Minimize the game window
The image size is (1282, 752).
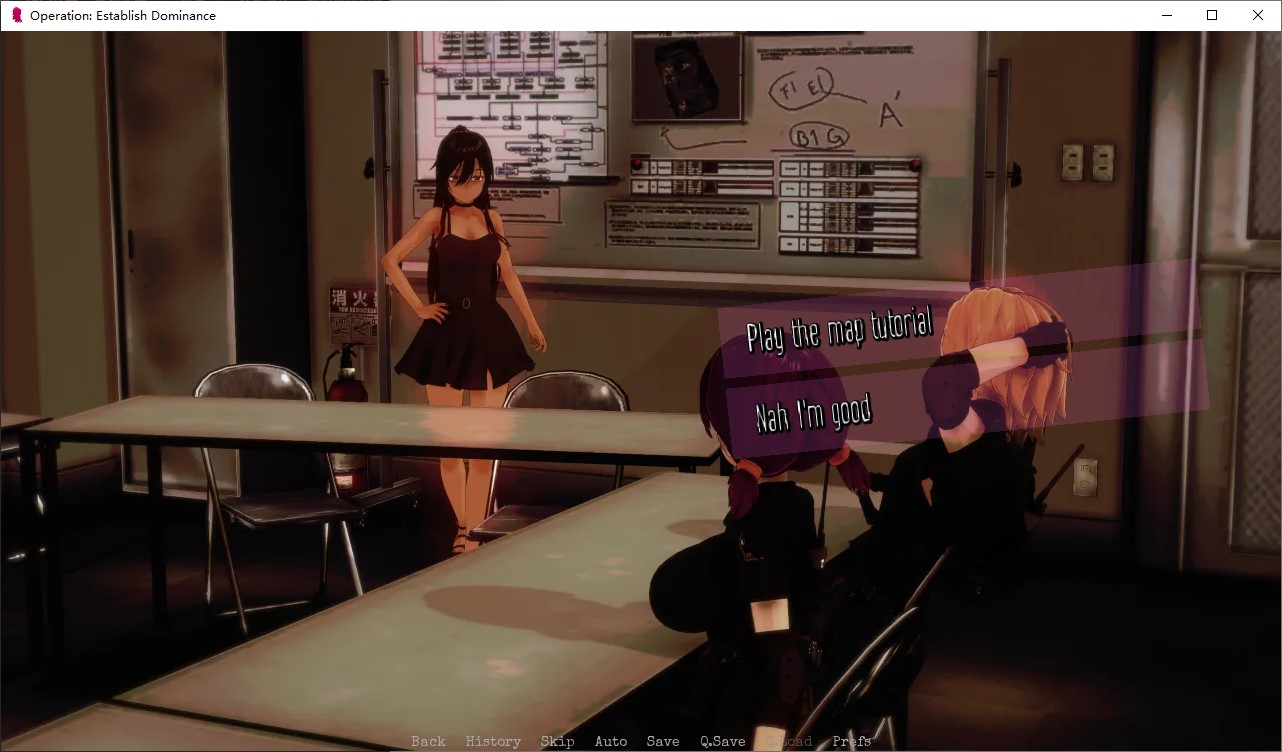pos(1166,15)
